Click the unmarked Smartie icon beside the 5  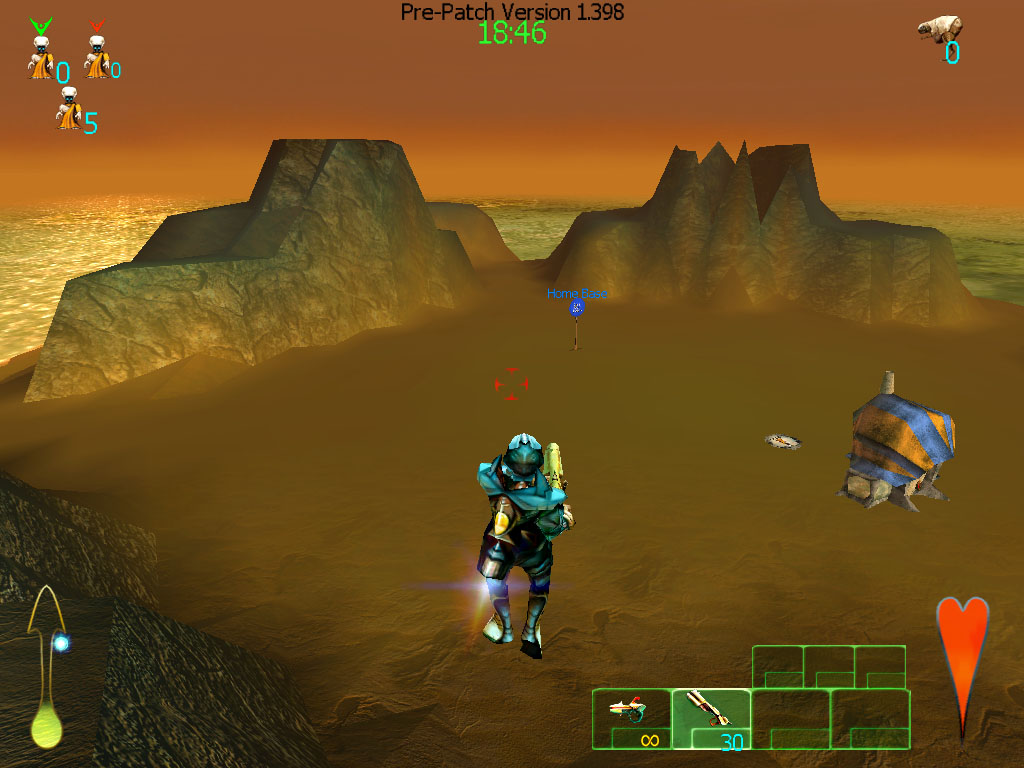point(68,109)
